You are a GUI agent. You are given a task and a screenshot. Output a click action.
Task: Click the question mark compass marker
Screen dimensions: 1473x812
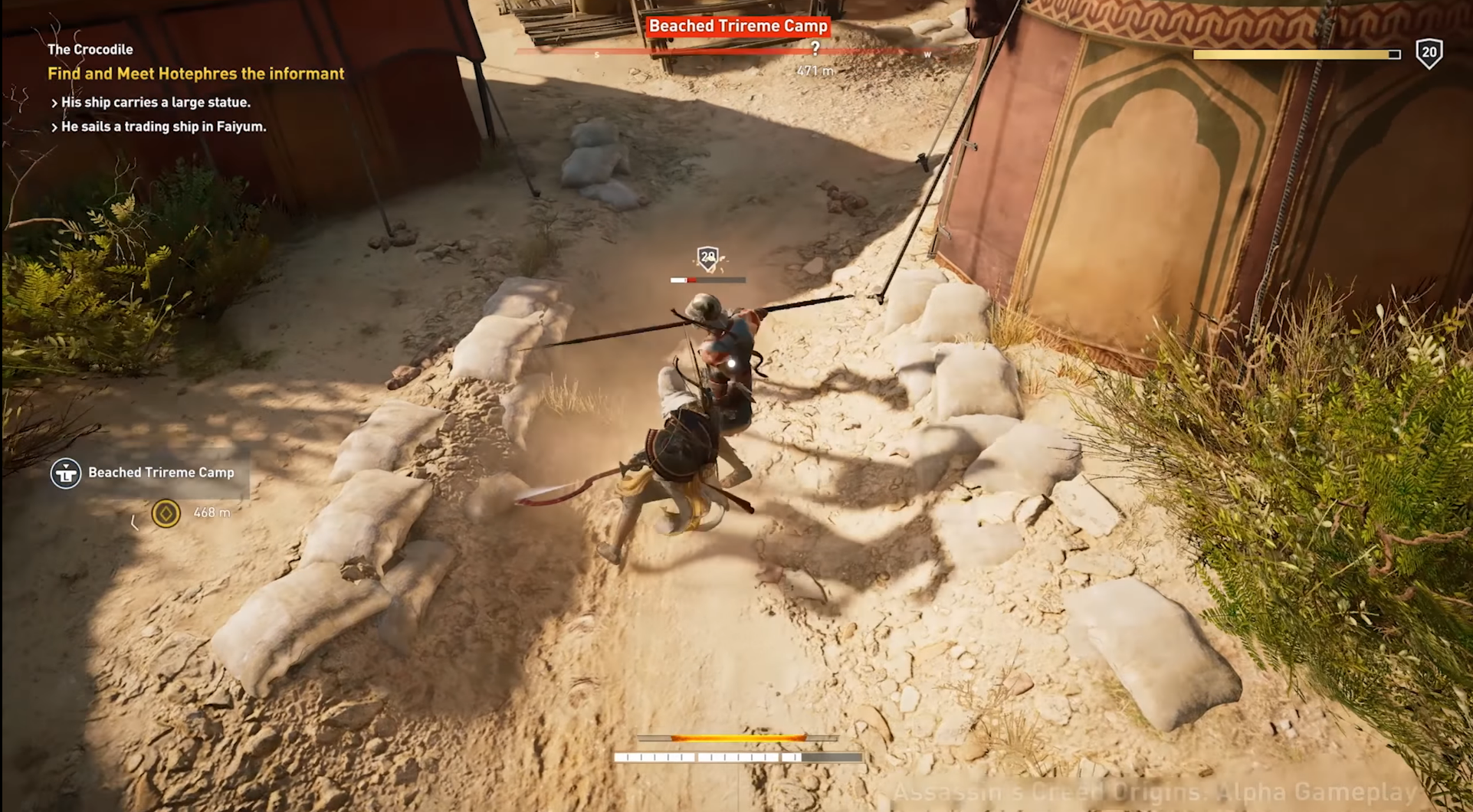point(815,49)
